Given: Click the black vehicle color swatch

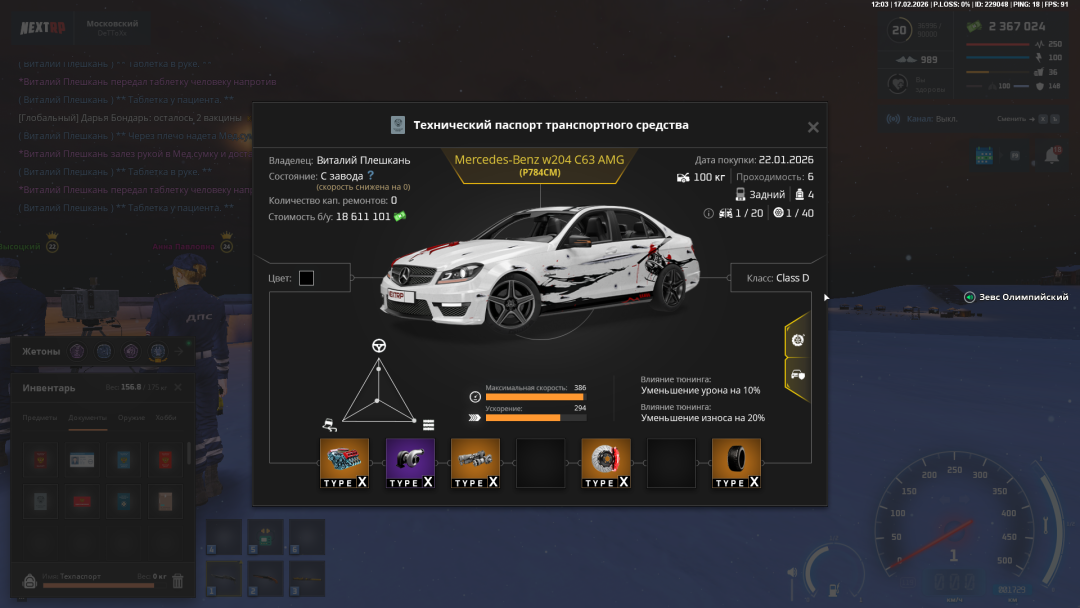Looking at the screenshot, I should (306, 278).
